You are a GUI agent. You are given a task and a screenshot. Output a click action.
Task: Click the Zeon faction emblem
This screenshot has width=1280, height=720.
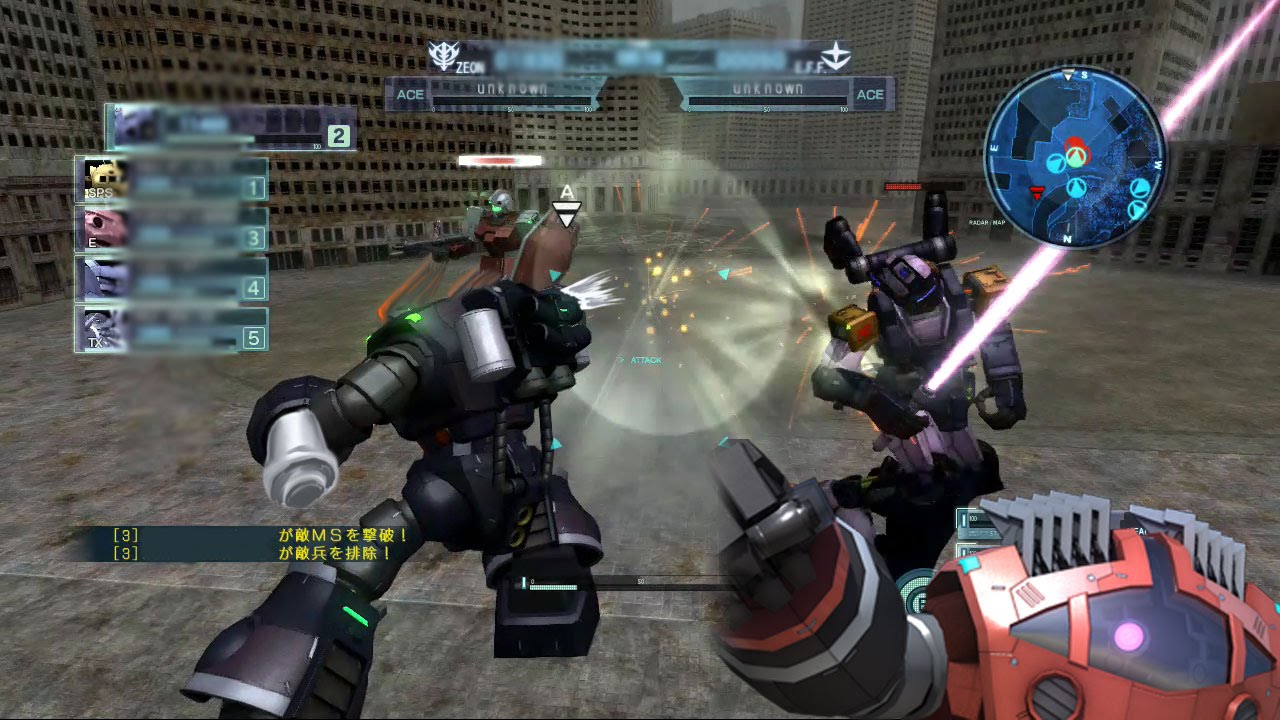pos(441,56)
